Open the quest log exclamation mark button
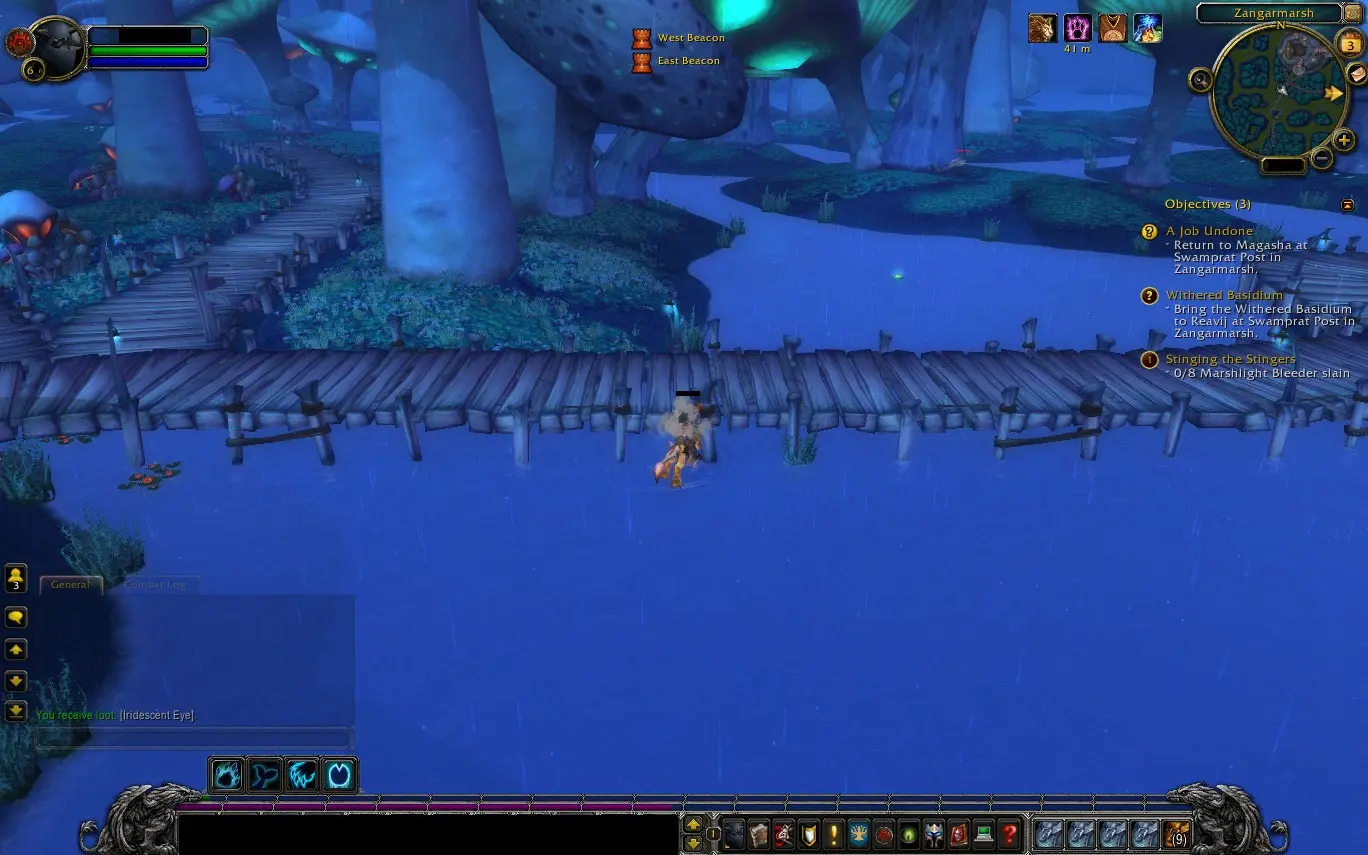This screenshot has height=855, width=1368. pyautogui.click(x=834, y=833)
